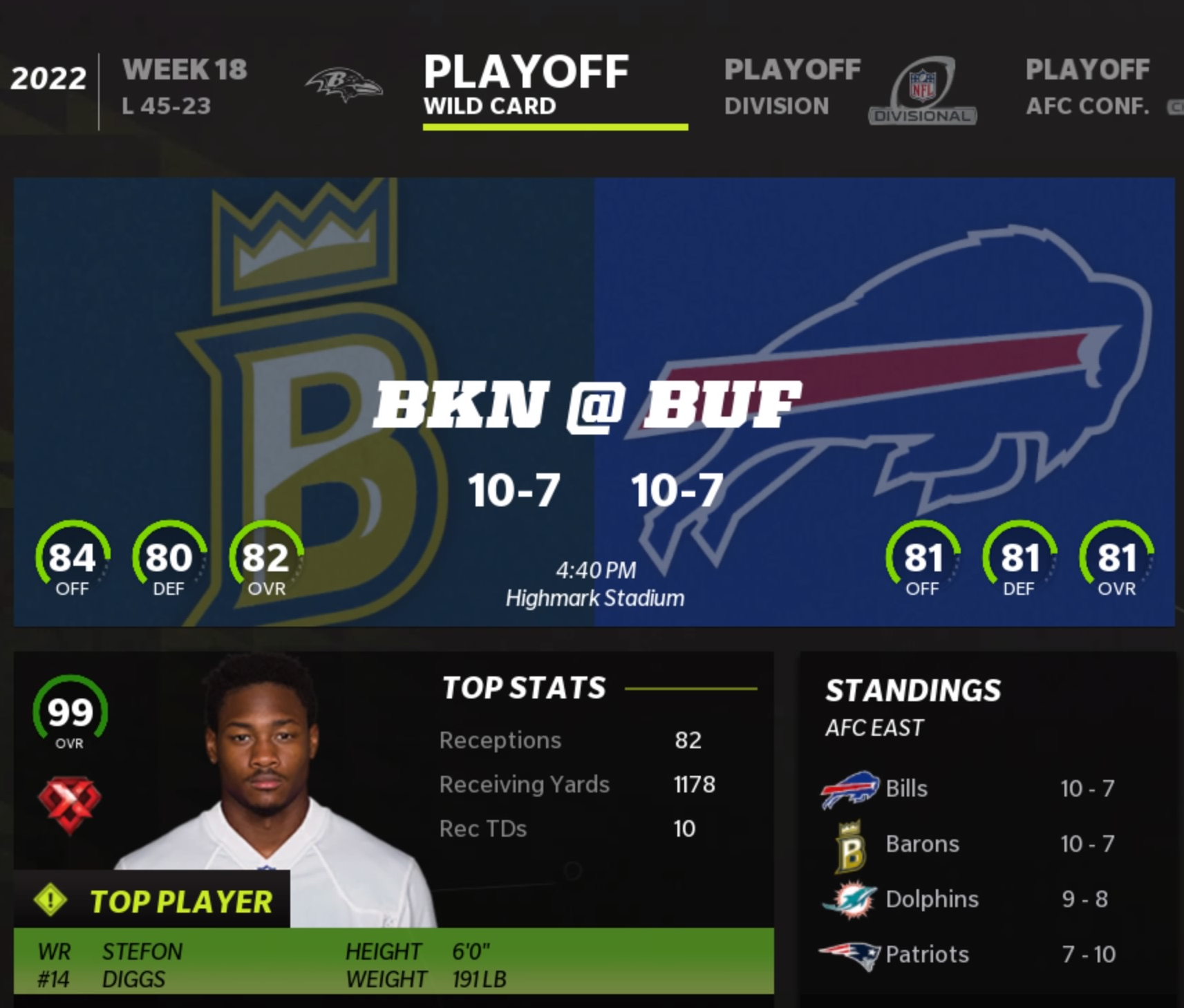Go to the Playoff AFC Conf. tab

(1087, 87)
